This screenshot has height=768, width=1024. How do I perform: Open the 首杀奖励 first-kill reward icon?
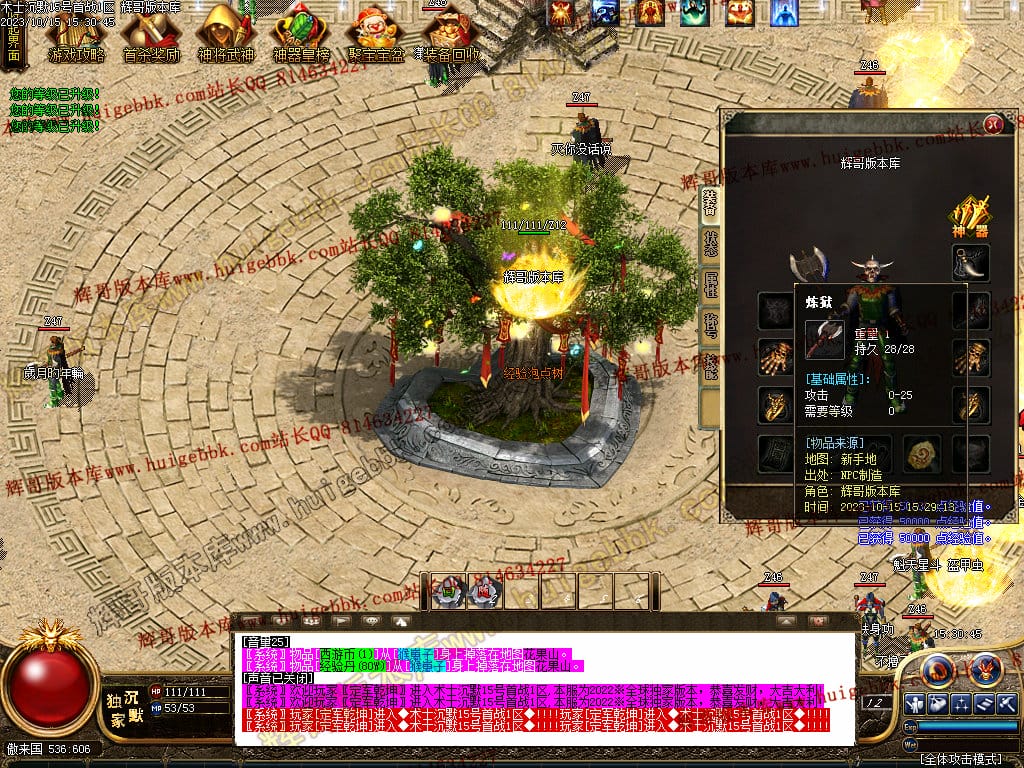tap(150, 35)
